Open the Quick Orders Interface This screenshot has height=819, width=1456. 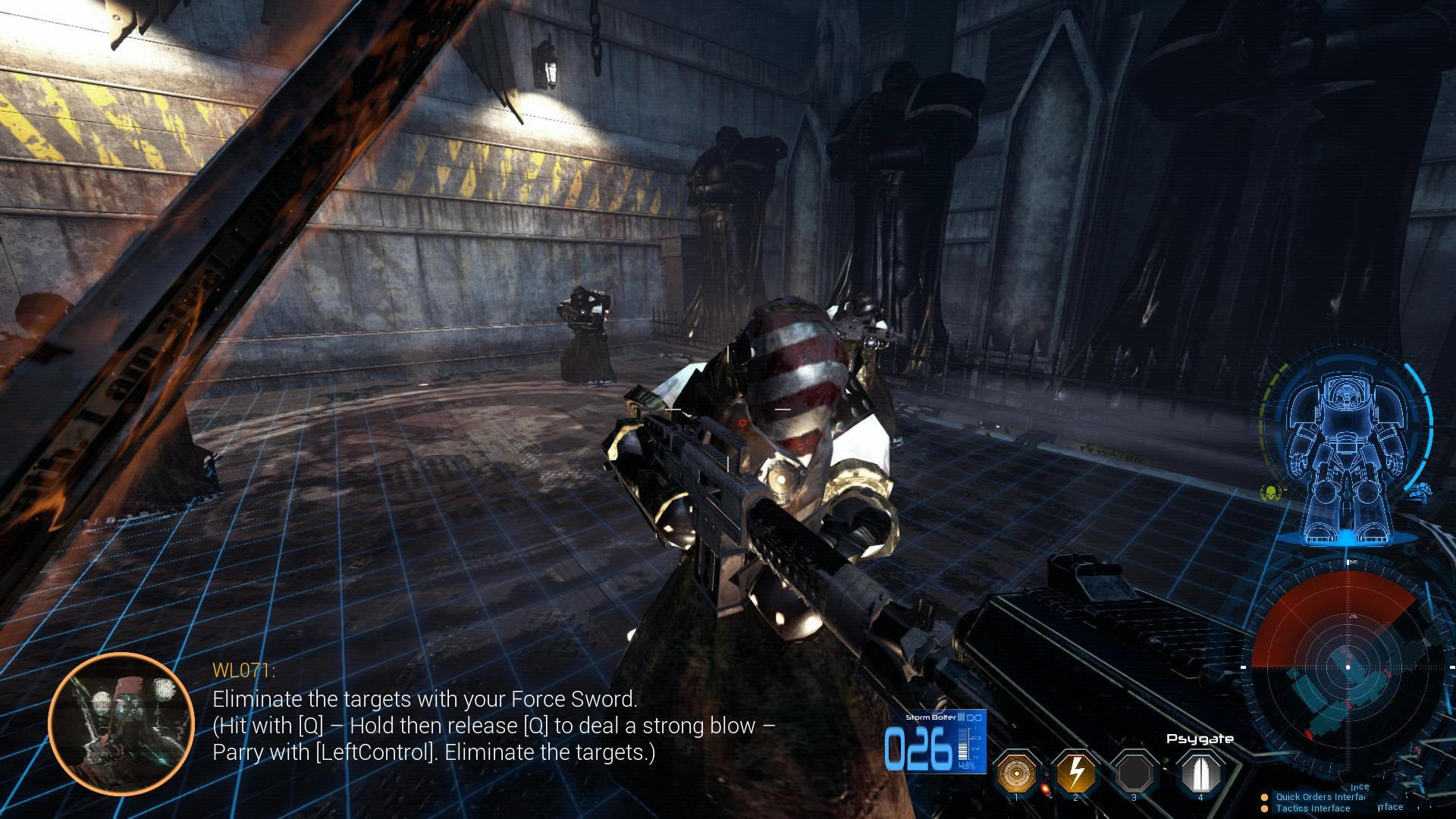coord(1318,797)
